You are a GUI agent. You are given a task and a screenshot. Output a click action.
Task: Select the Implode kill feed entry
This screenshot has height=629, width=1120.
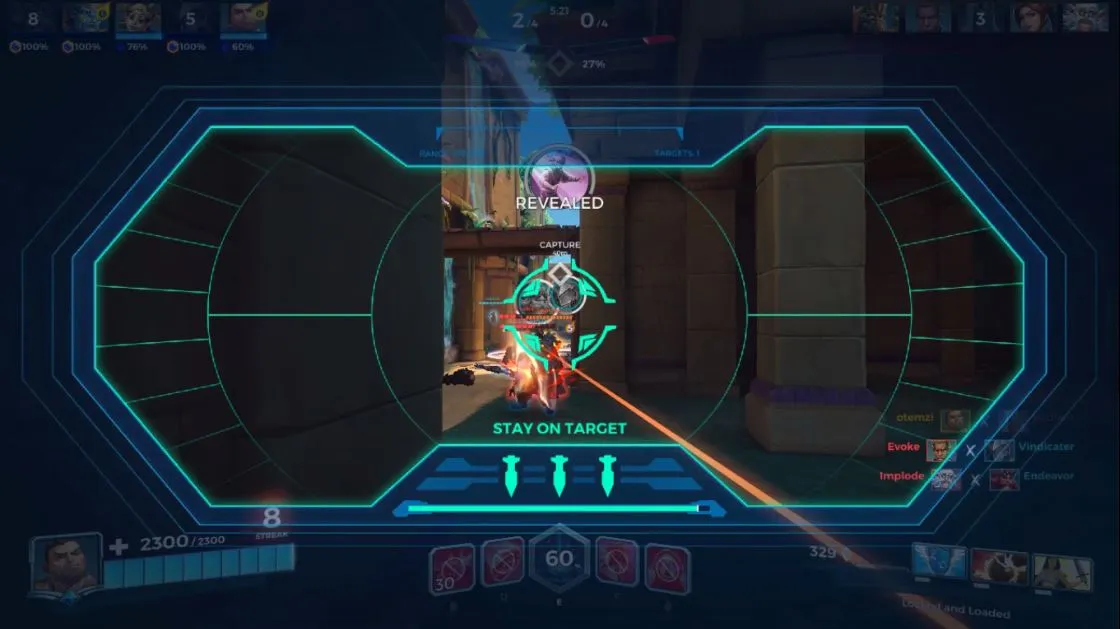point(902,477)
